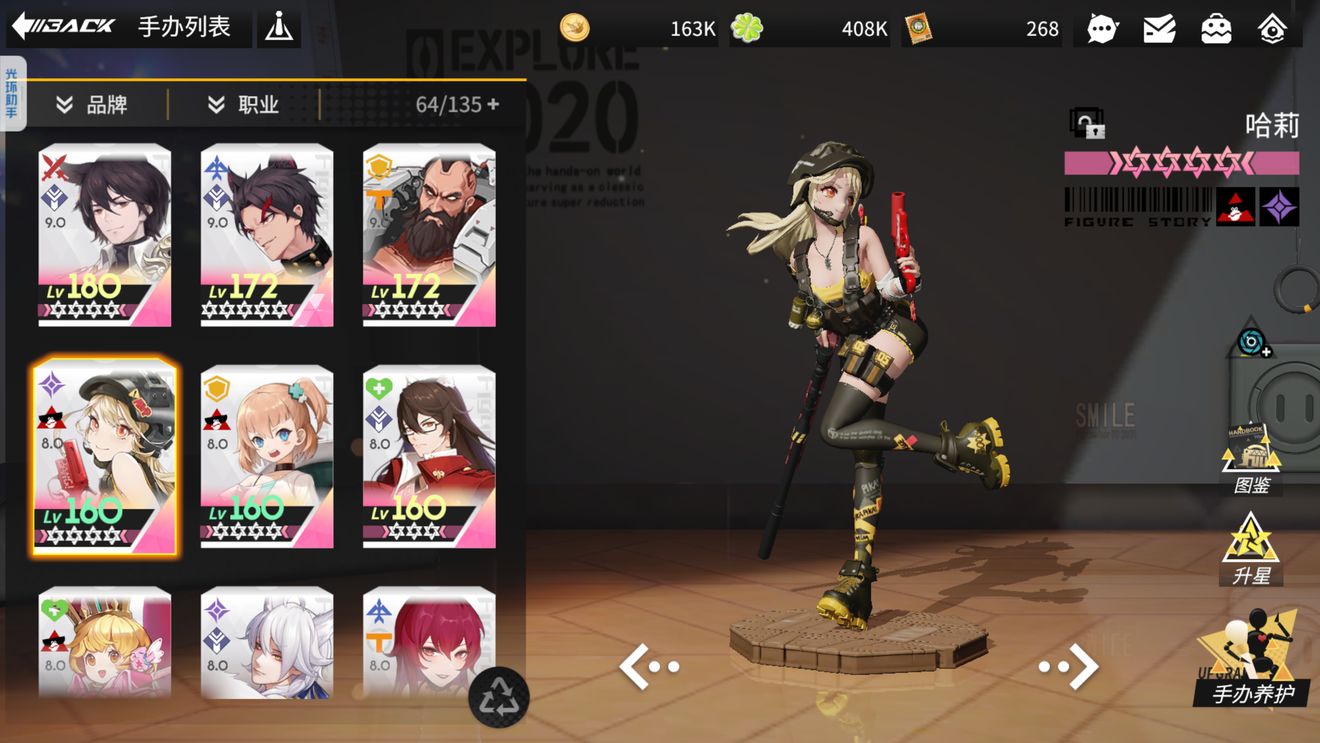Open 手办养护 figure maintenance
Screen dimensions: 1320x743
(1252, 662)
